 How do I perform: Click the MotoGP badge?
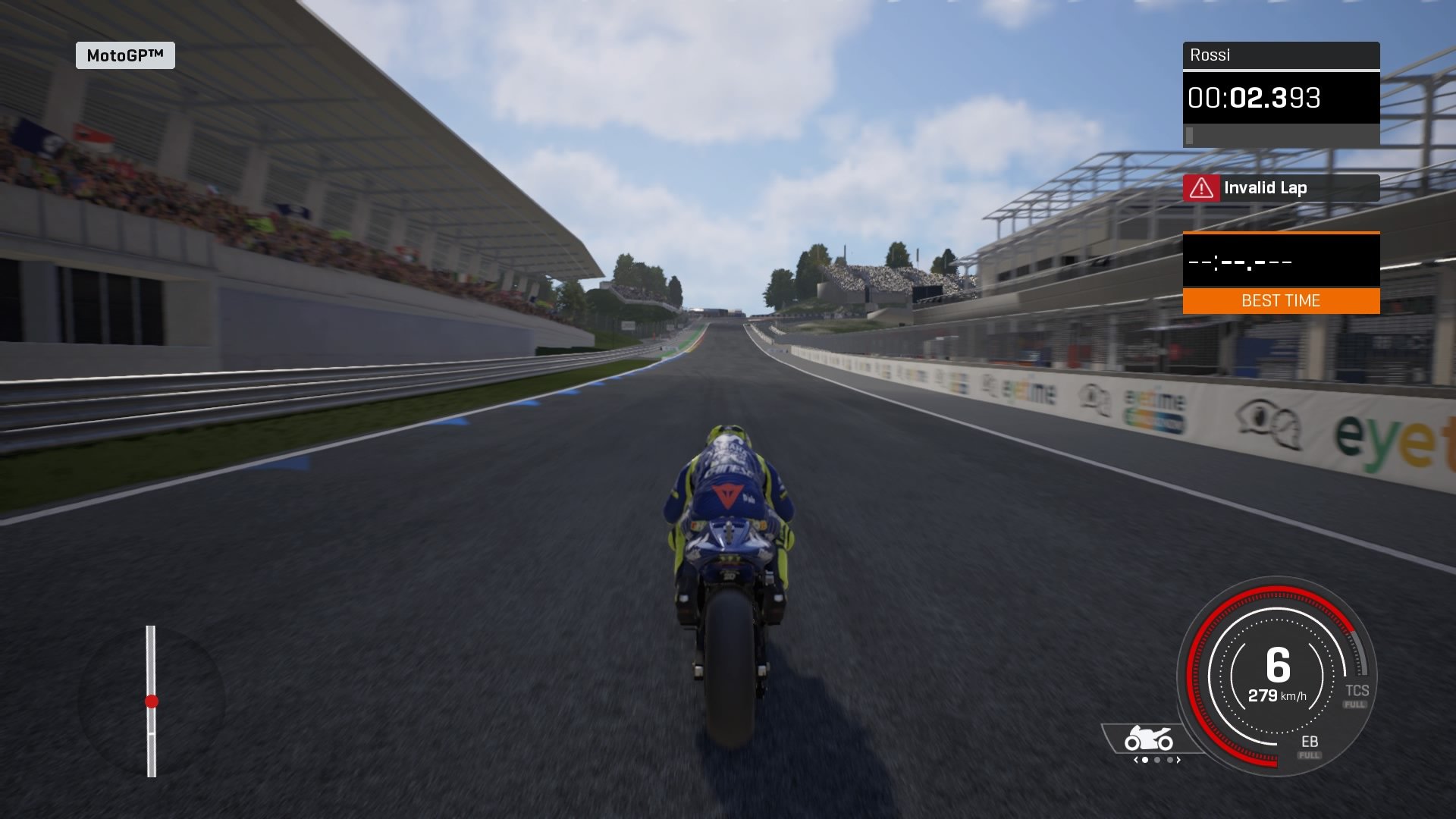tap(124, 55)
